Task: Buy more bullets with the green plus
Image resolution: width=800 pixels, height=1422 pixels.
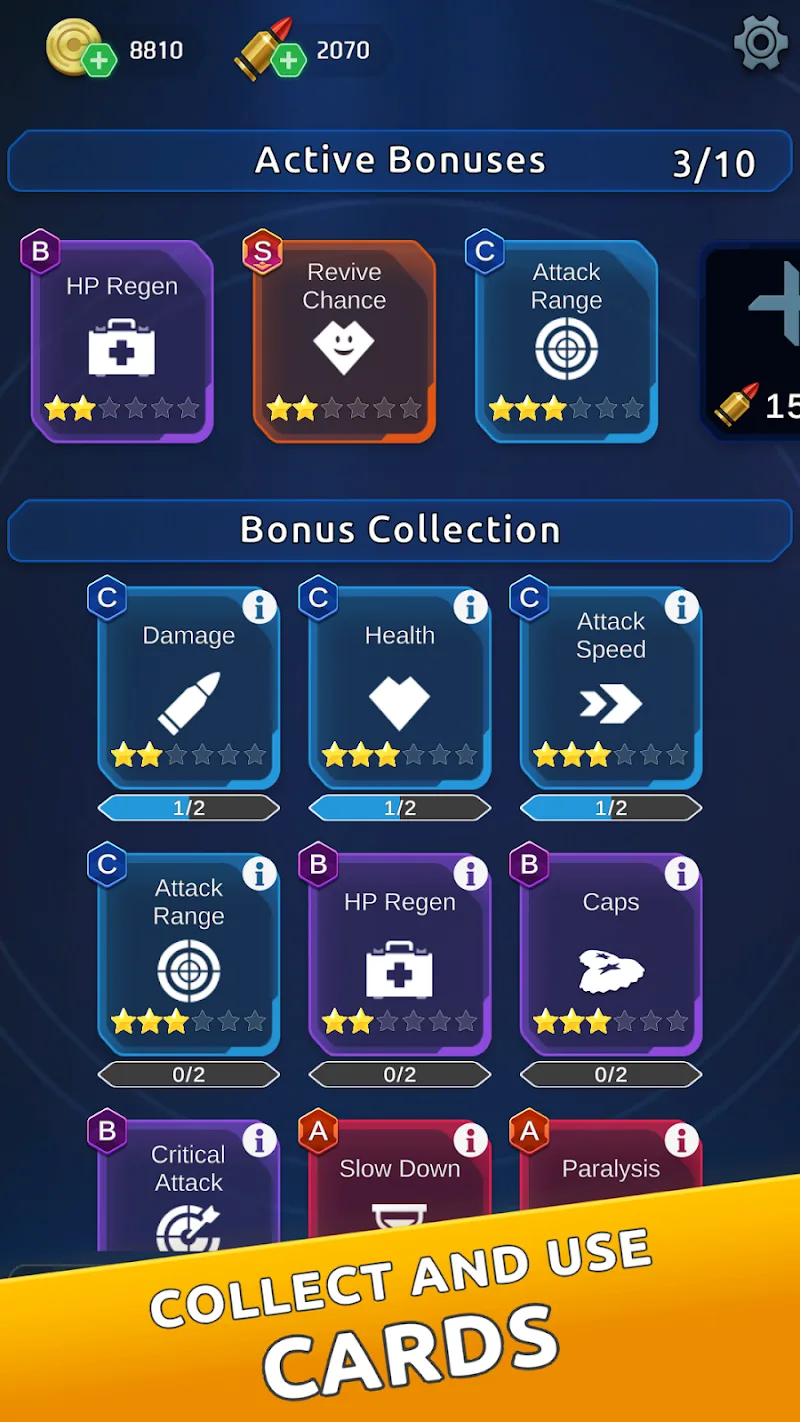Action: 288,62
